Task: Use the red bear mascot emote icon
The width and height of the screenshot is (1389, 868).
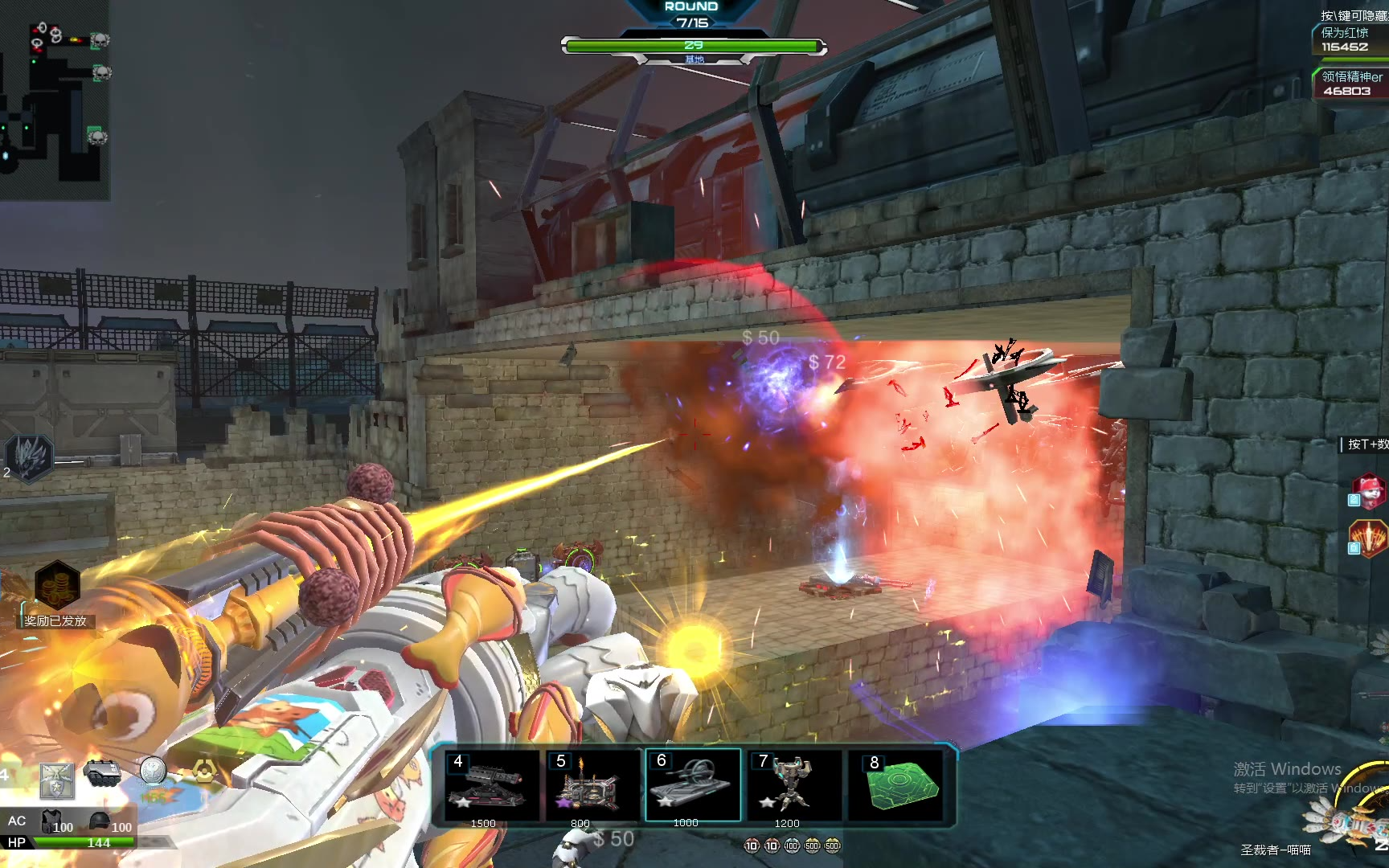Action: coord(1370,489)
